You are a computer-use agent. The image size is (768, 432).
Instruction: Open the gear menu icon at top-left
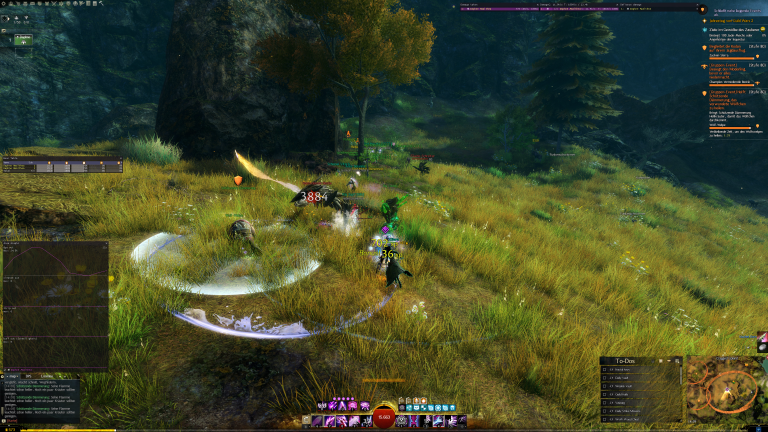click(x=4, y=4)
